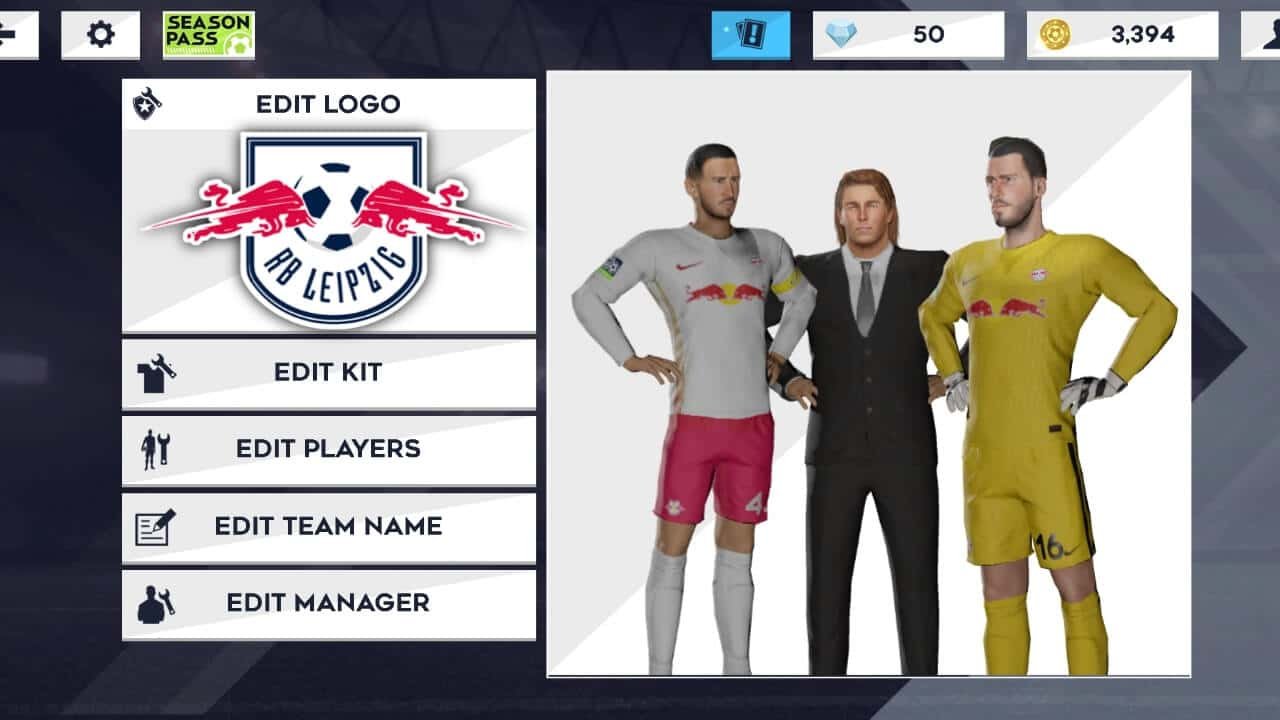Open the gold coins balance
The width and height of the screenshot is (1280, 720).
[x=1122, y=35]
